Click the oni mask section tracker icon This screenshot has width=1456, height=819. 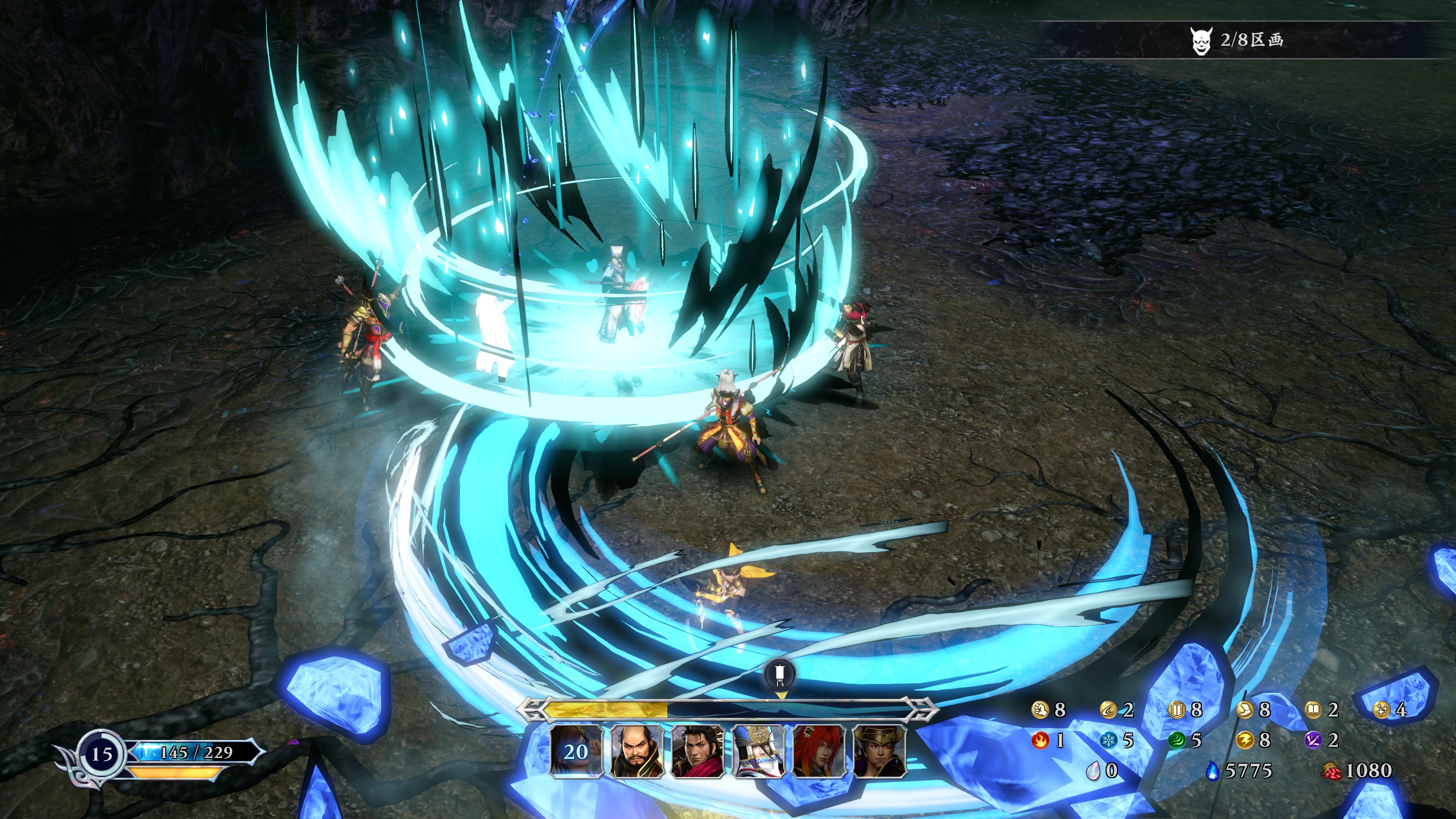(1200, 41)
